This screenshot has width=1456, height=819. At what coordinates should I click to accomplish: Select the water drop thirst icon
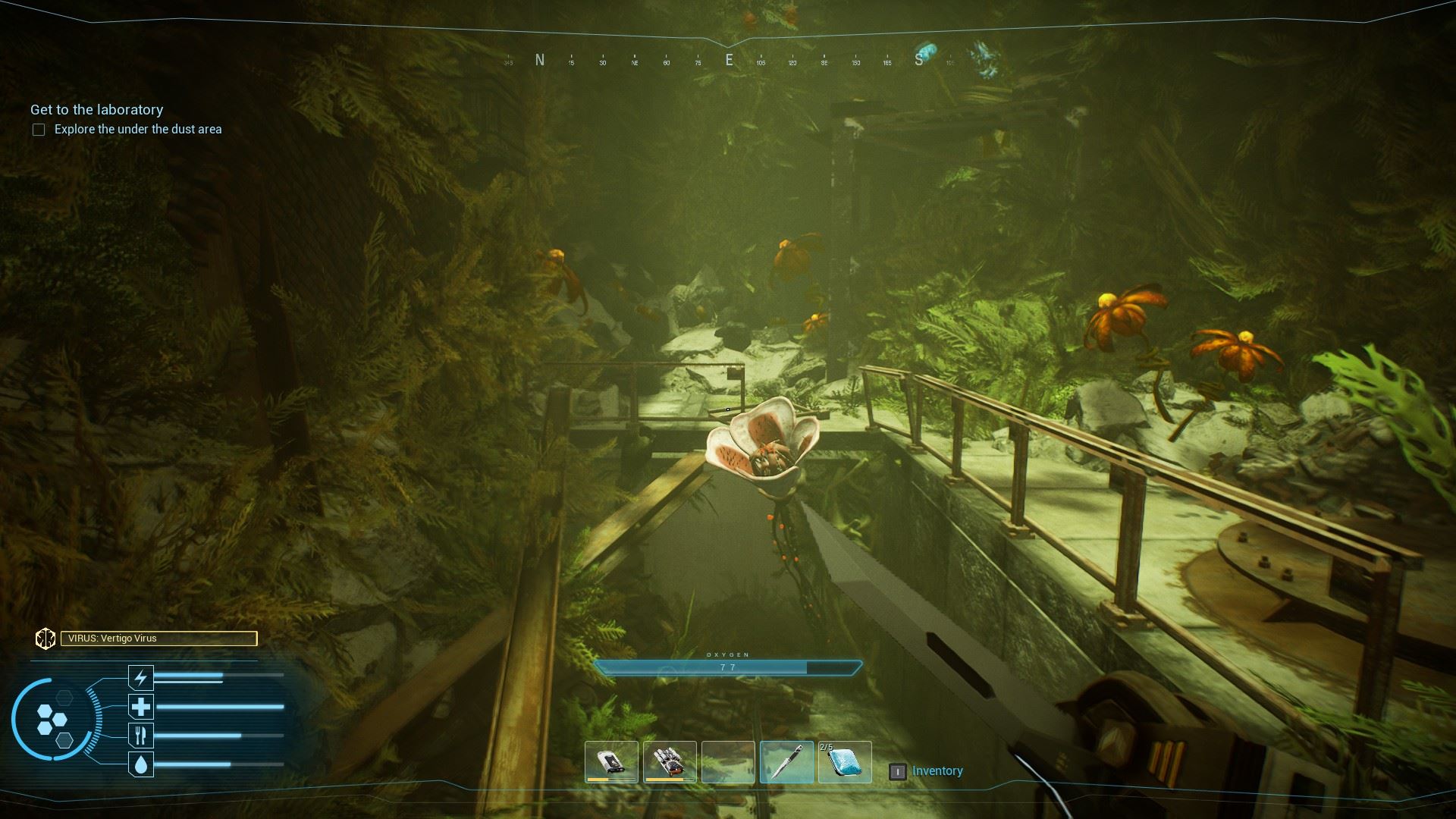[x=141, y=764]
